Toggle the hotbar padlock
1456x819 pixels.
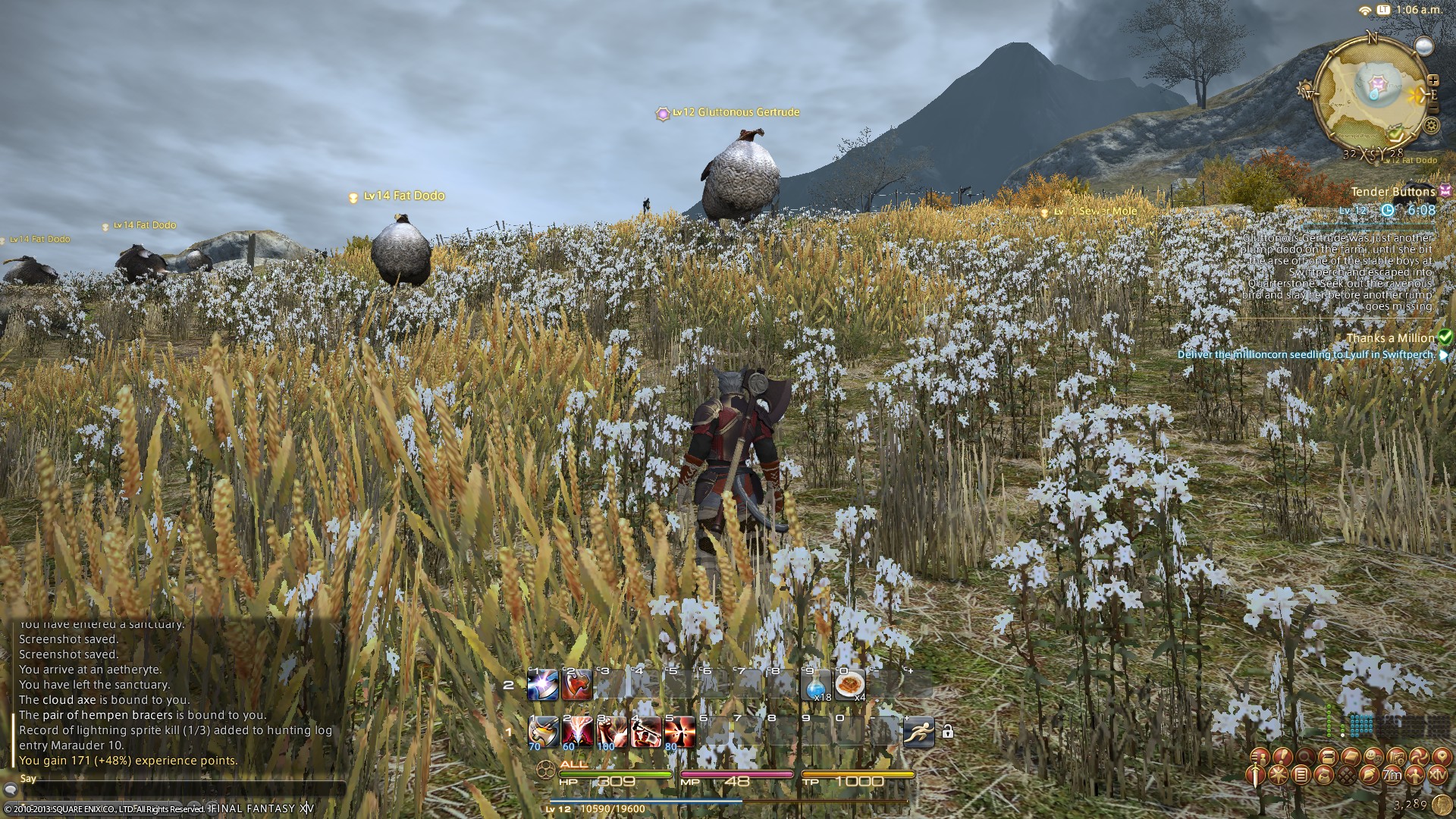(x=947, y=732)
